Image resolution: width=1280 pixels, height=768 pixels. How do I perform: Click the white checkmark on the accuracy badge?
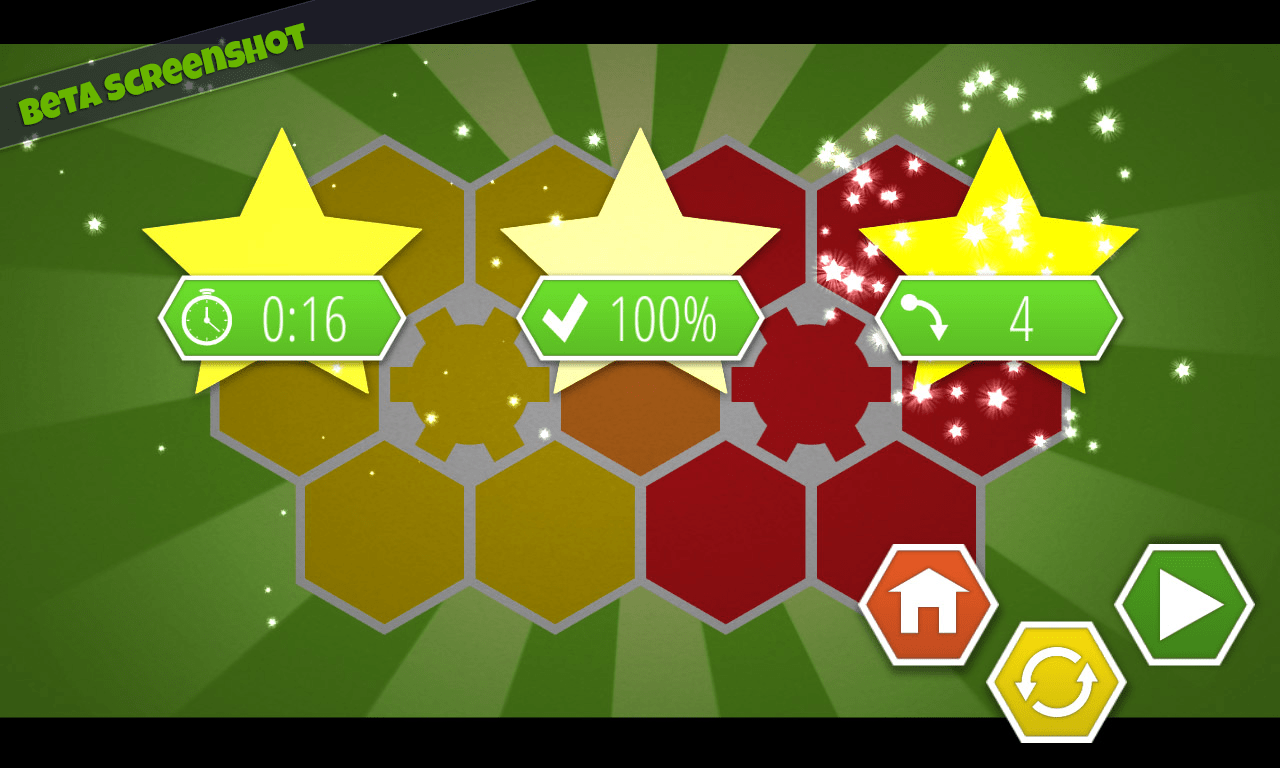[x=566, y=318]
